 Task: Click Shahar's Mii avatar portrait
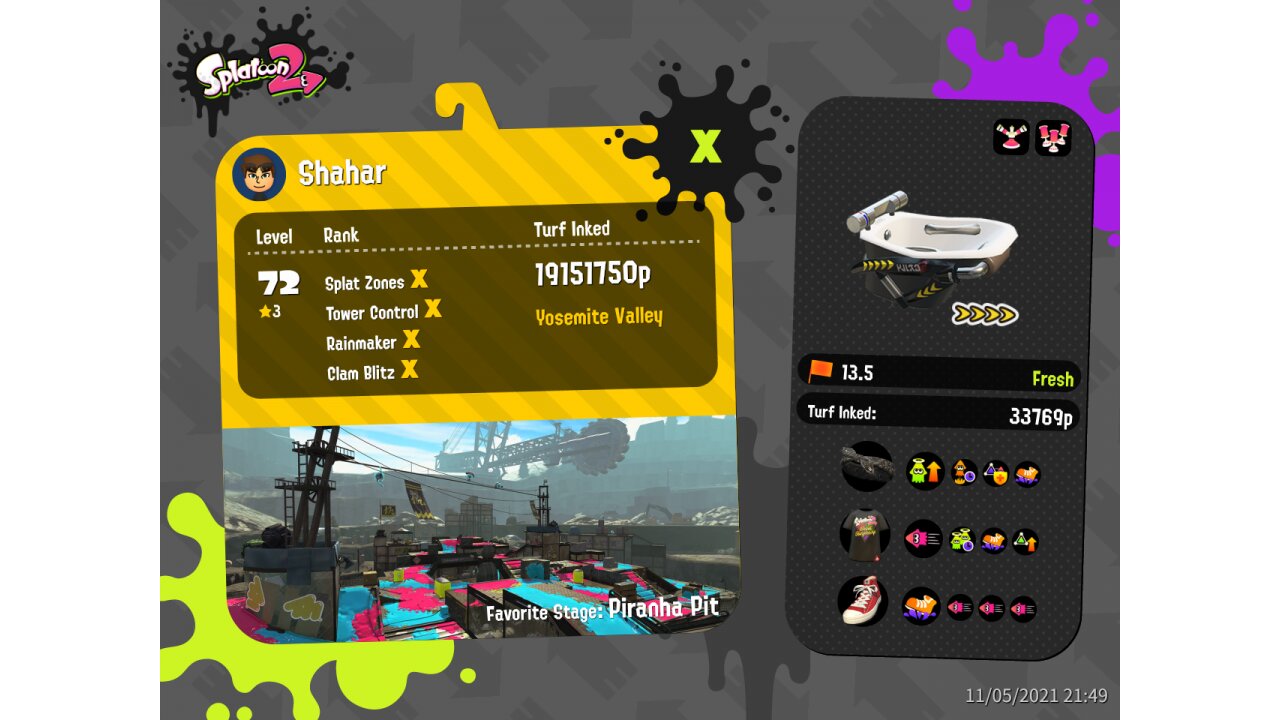259,175
